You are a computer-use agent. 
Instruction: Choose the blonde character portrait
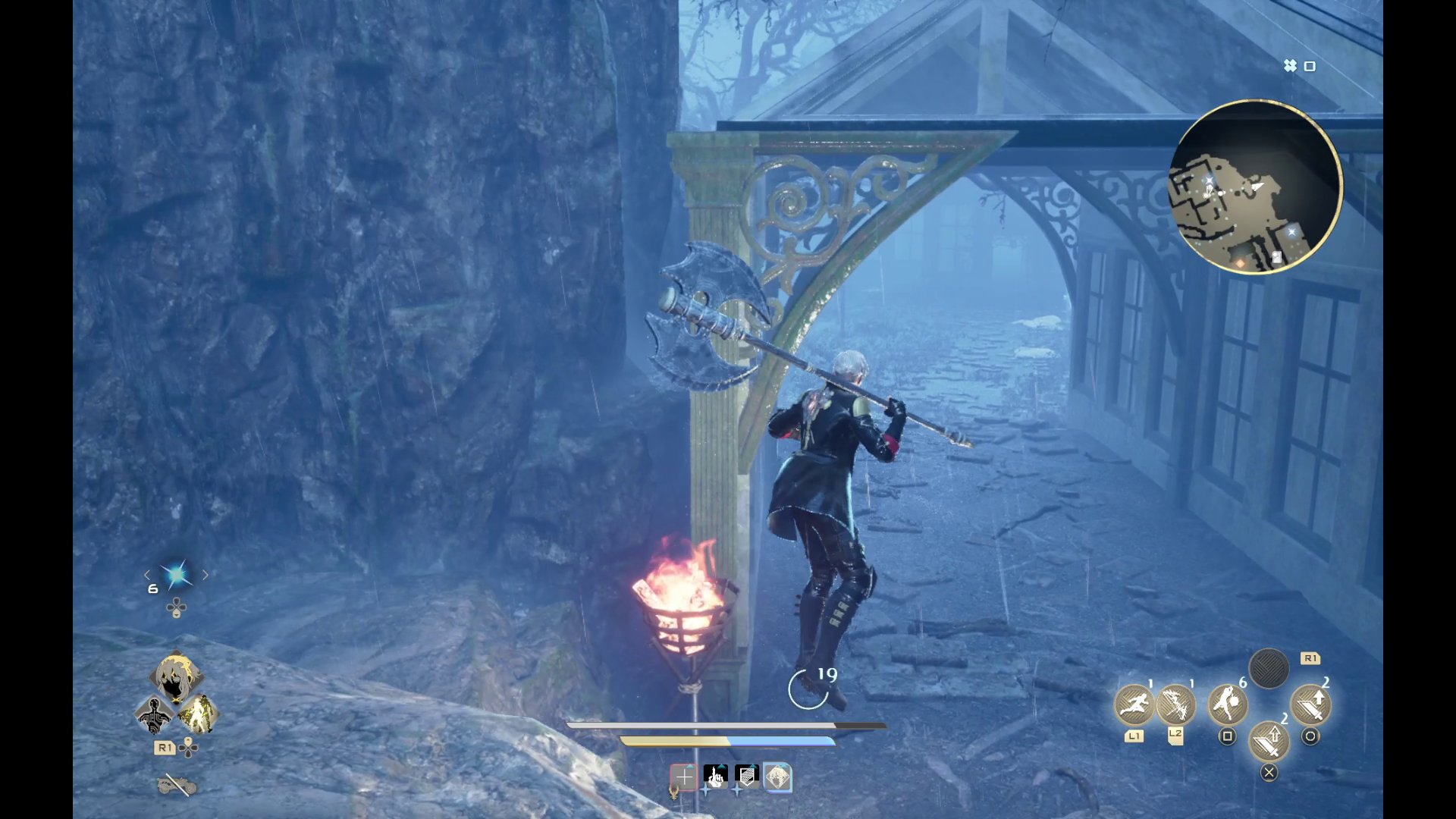click(176, 677)
